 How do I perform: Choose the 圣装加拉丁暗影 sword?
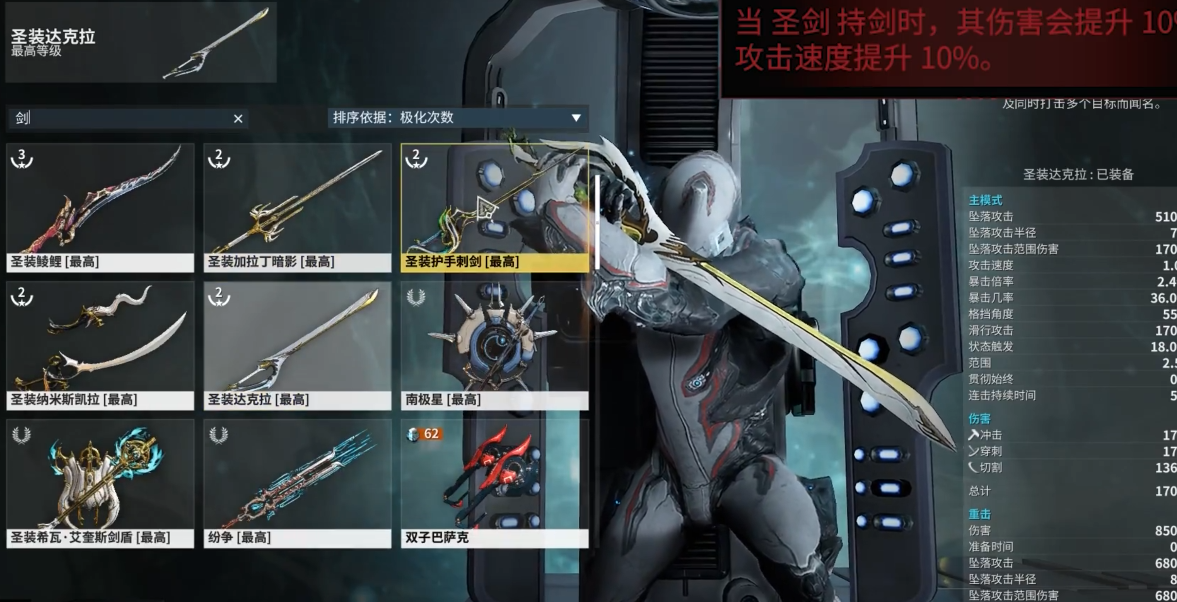(x=297, y=207)
